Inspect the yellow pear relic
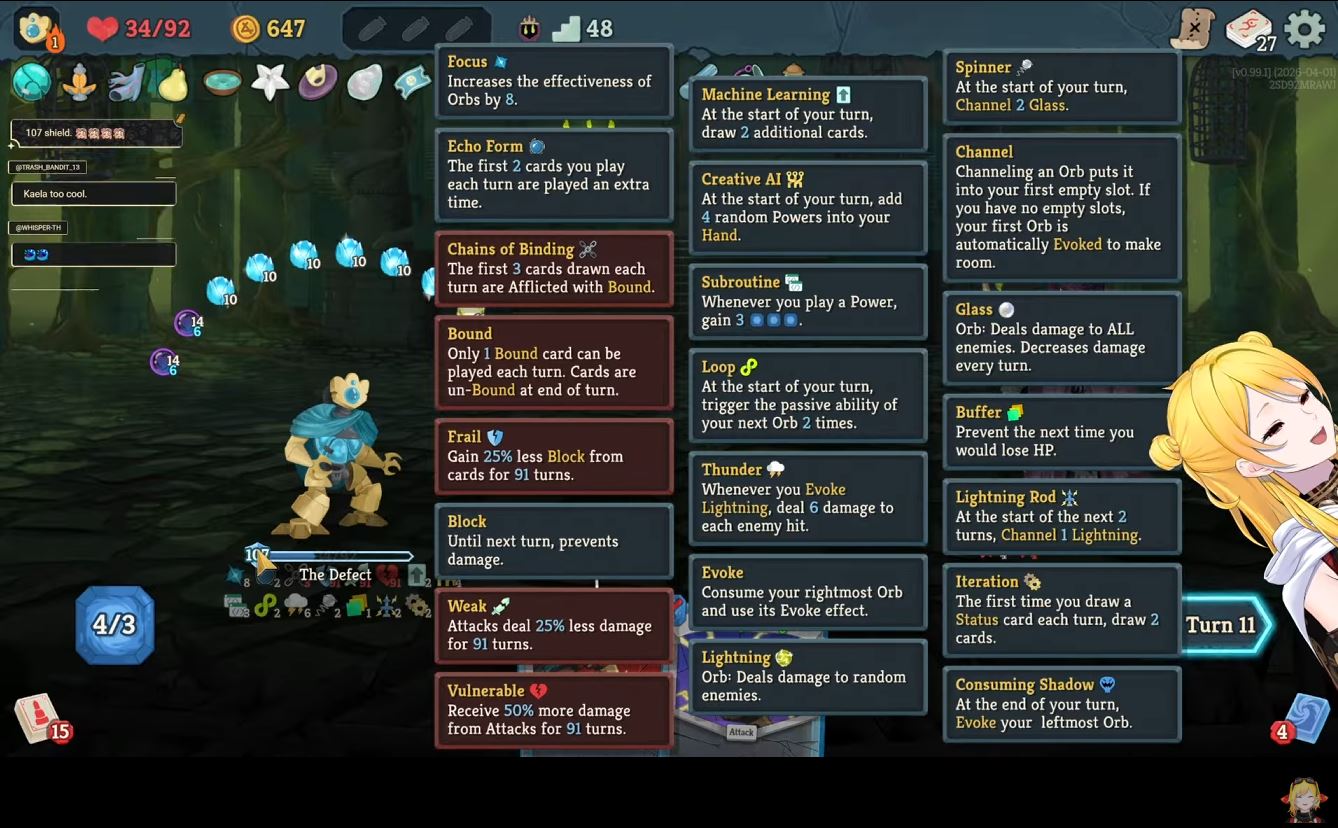This screenshot has height=828, width=1338. point(174,83)
